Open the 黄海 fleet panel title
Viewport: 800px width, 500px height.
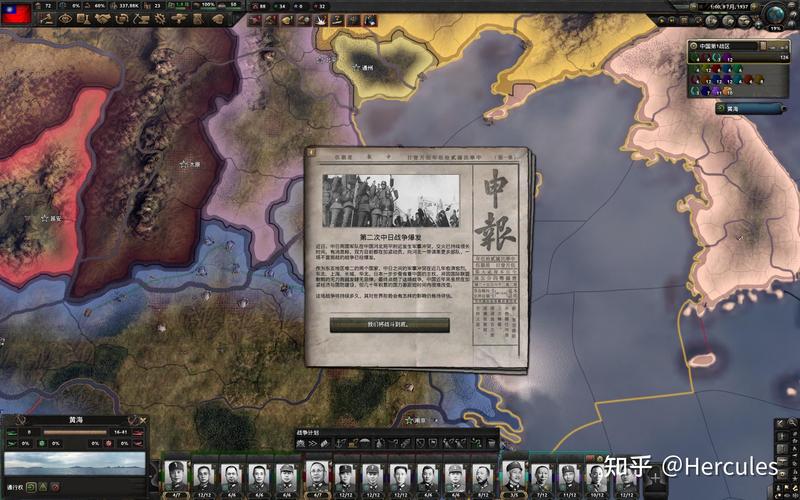pos(76,420)
